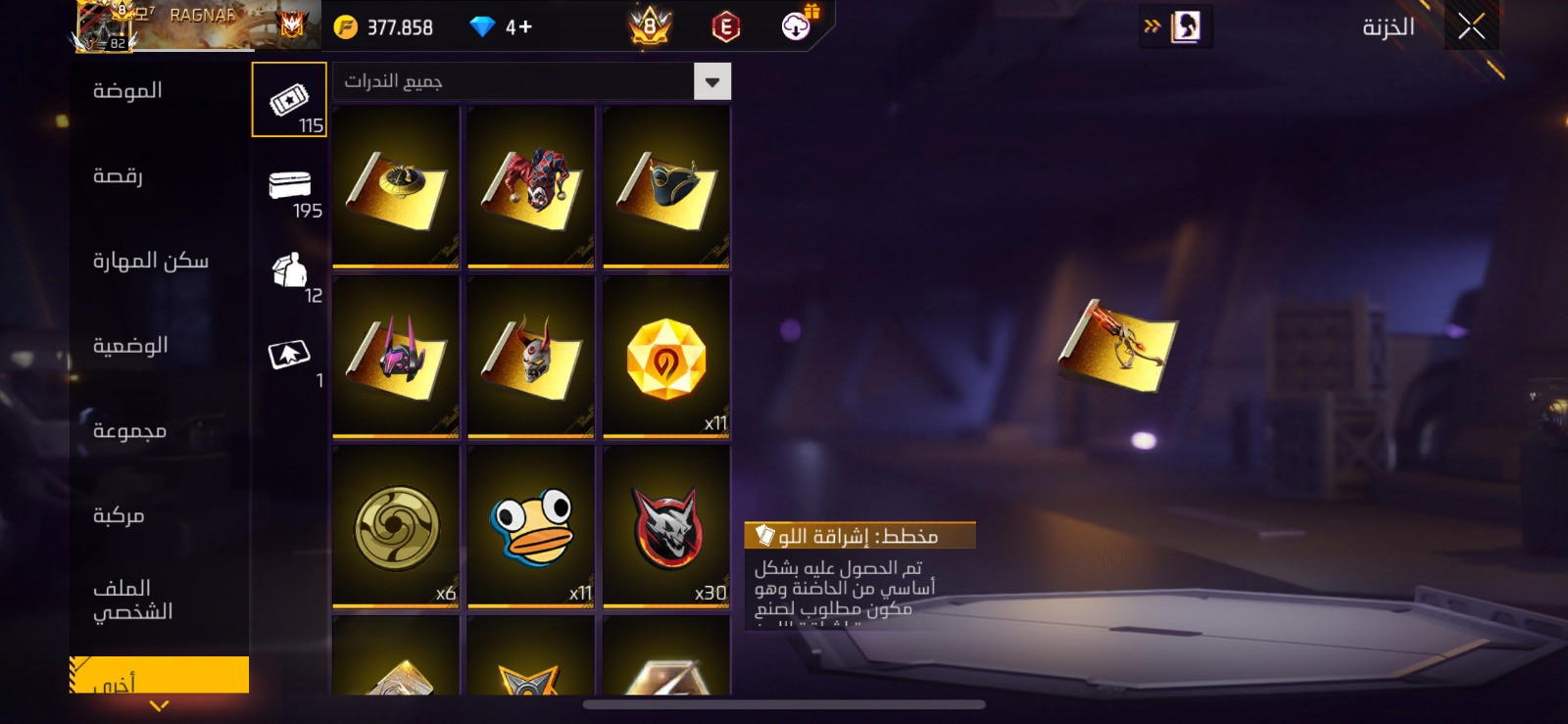Pick the red oni mask blueprint
The image size is (1568, 724).
pos(531,356)
